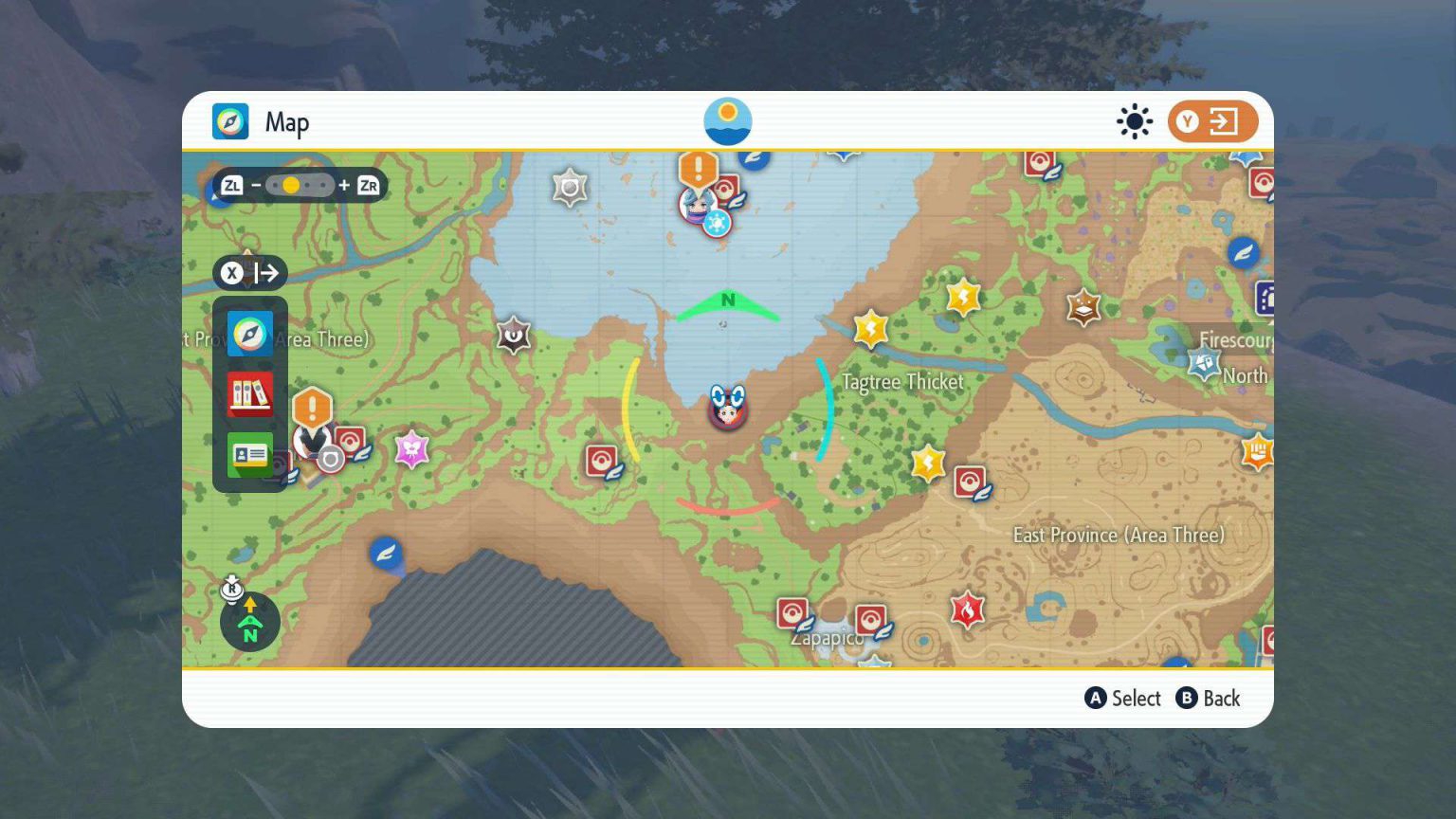This screenshot has height=819, width=1456.
Task: Select the Pokémon Center icon near Zapapico
Action: pyautogui.click(x=792, y=611)
